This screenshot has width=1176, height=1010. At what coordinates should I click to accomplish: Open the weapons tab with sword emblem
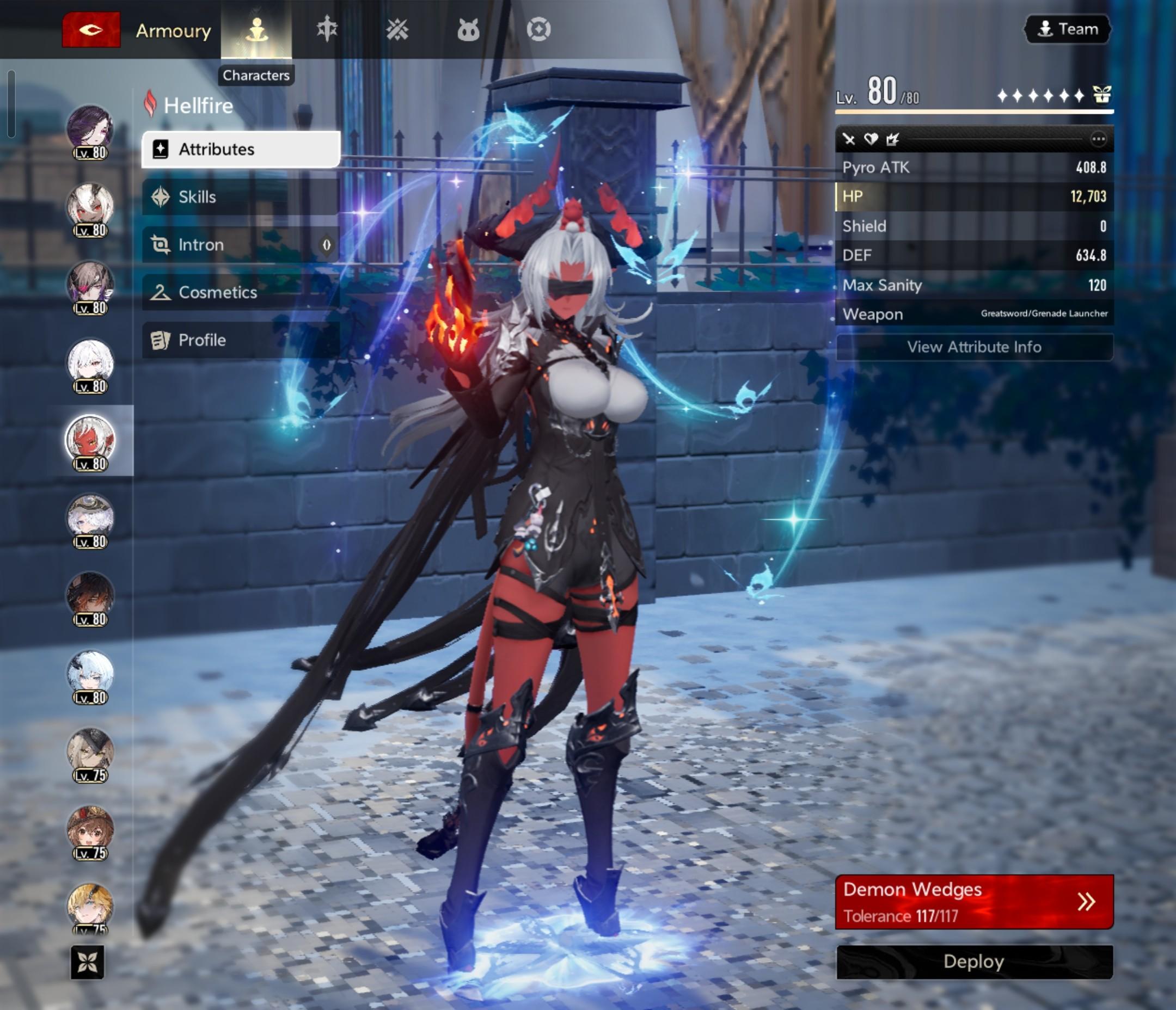(327, 29)
